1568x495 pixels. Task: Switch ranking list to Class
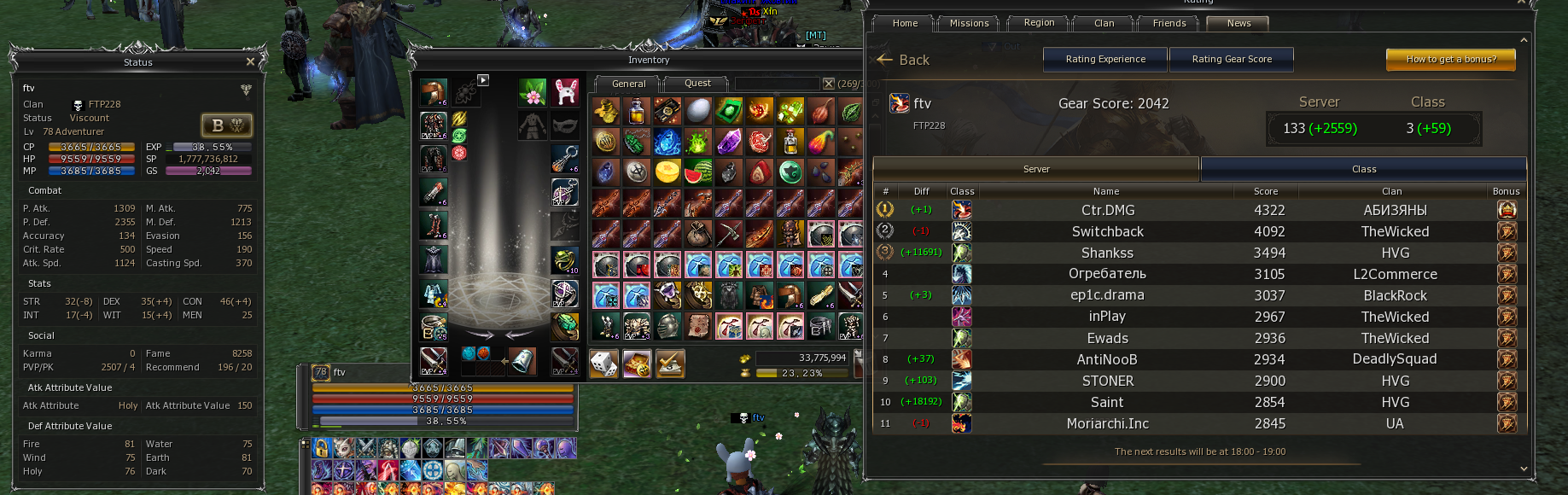1363,169
